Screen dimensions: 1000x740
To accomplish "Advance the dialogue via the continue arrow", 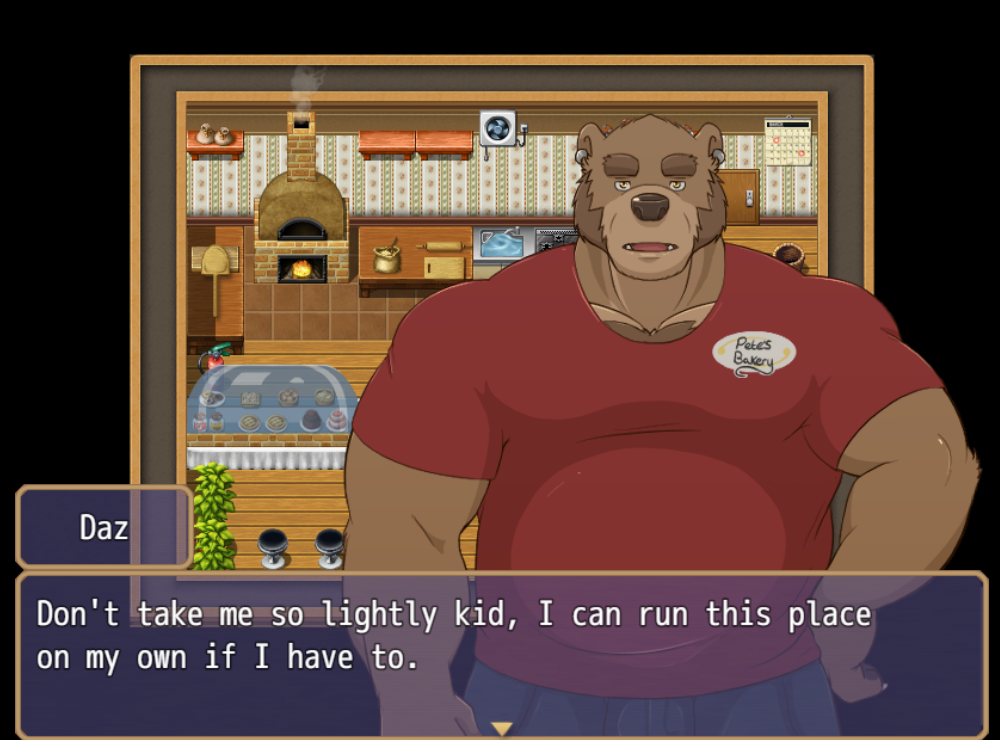I will coord(501,729).
